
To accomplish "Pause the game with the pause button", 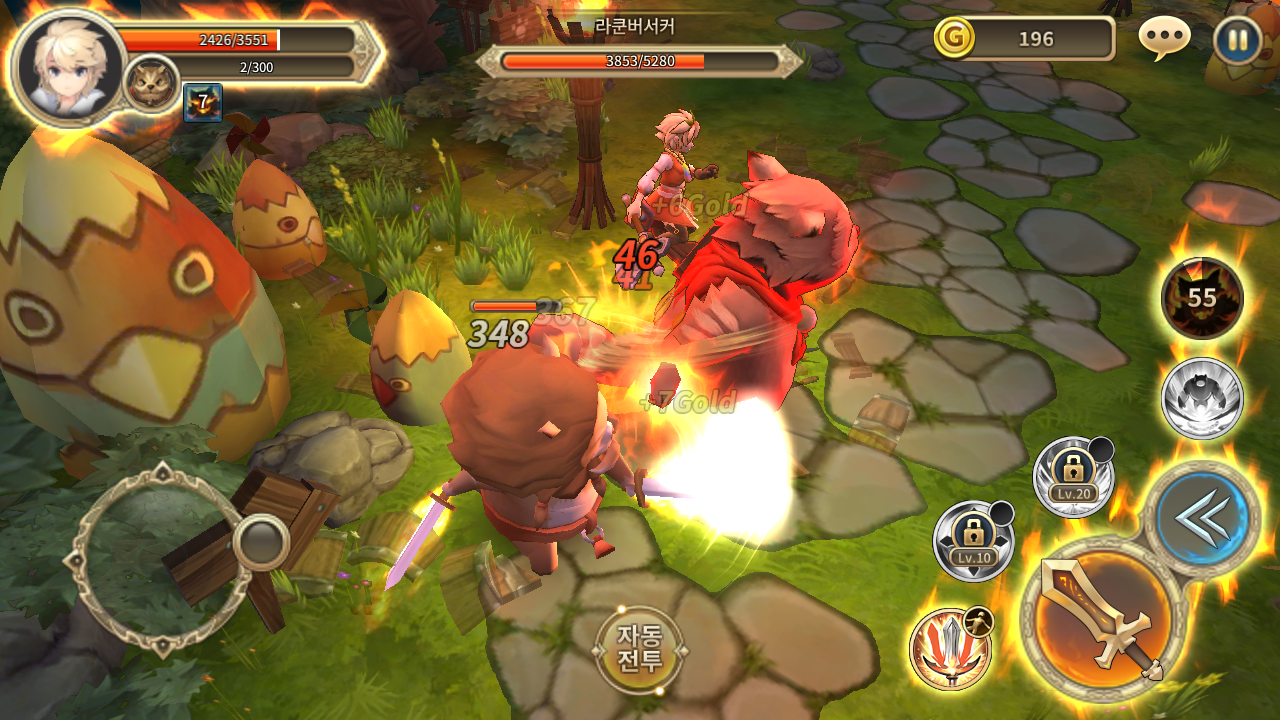I will [x=1237, y=41].
